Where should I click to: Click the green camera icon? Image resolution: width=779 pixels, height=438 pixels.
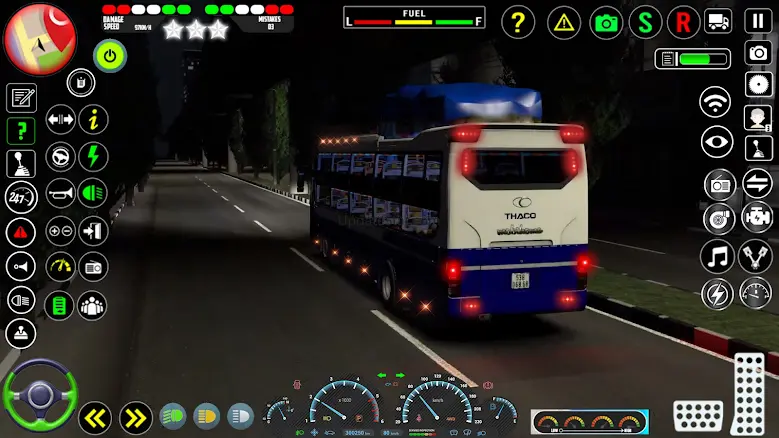pyautogui.click(x=606, y=21)
